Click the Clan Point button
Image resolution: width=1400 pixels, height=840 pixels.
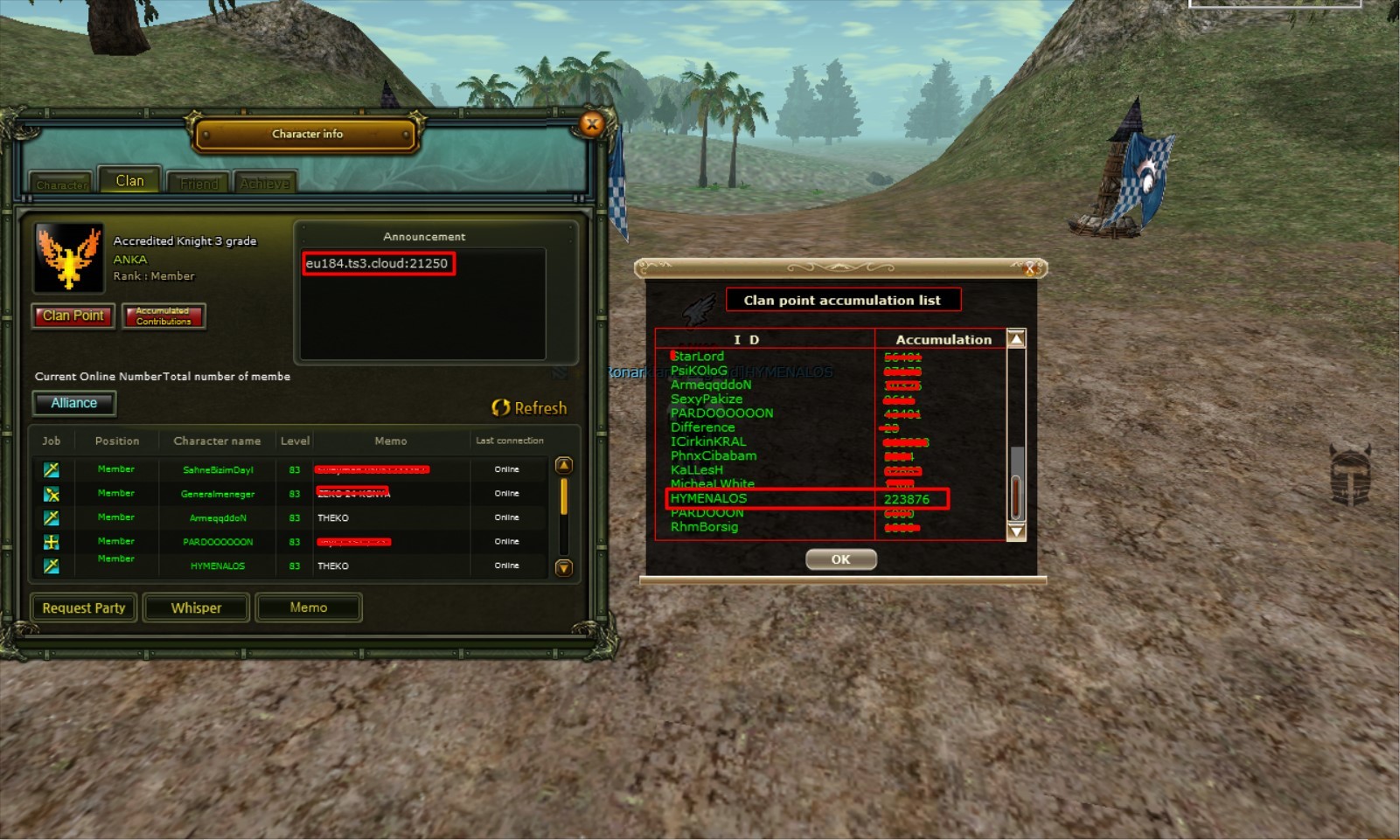coord(73,316)
